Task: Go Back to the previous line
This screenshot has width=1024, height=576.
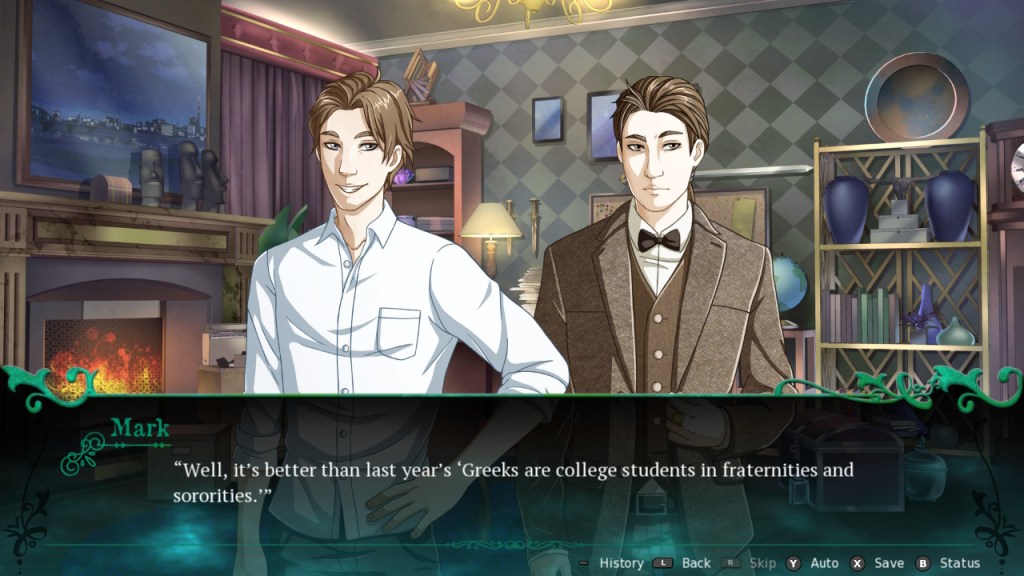Action: click(x=695, y=563)
